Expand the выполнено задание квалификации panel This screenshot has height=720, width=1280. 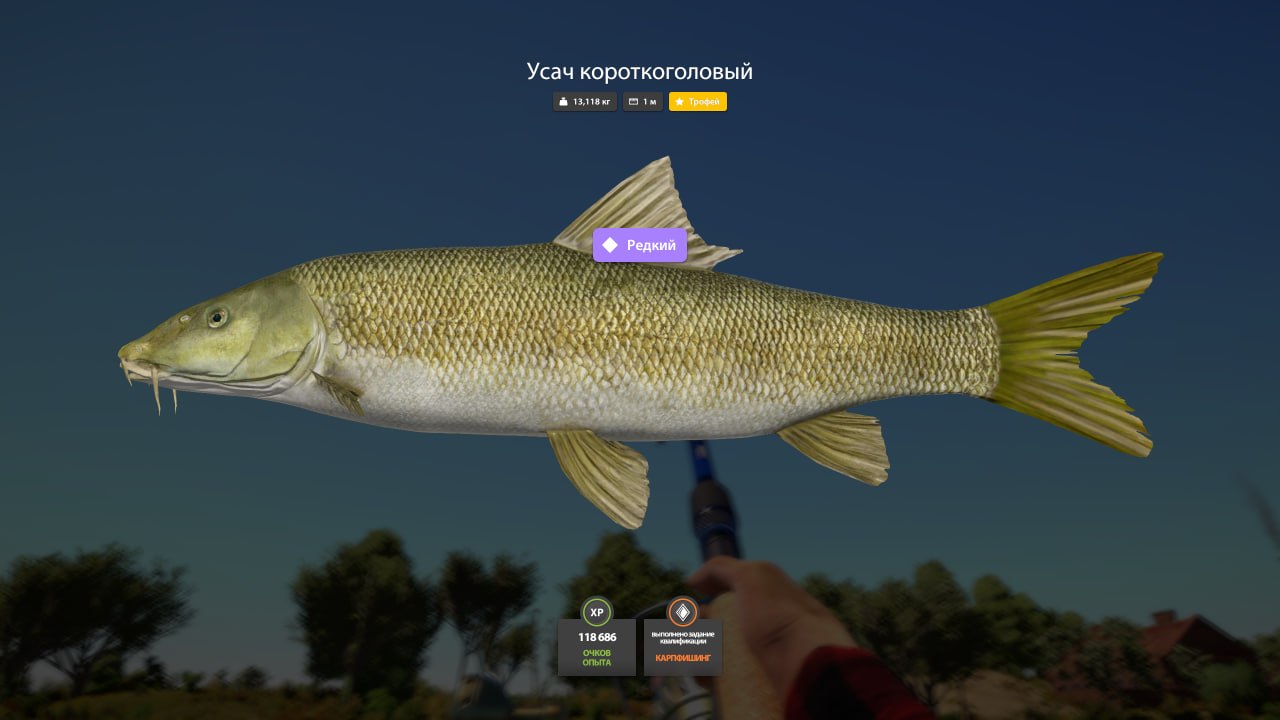pos(685,635)
